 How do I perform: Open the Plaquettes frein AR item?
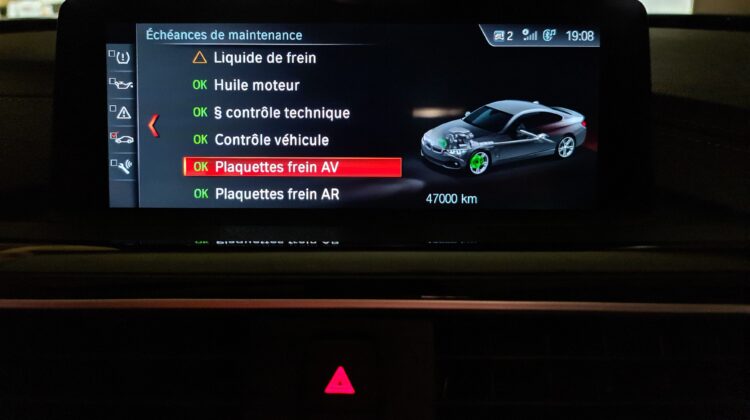(x=276, y=194)
